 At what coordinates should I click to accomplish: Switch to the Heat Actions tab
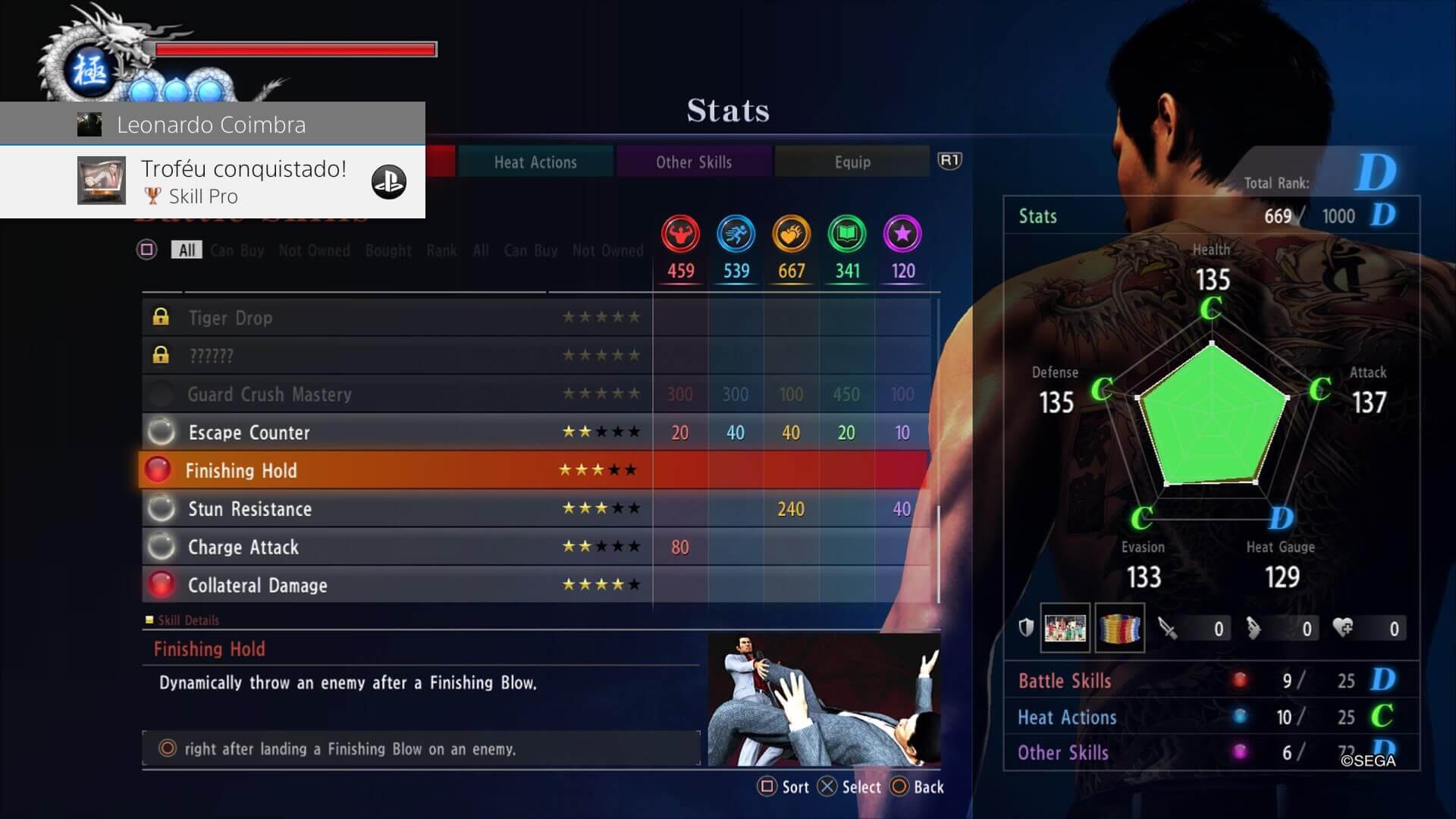(x=535, y=162)
